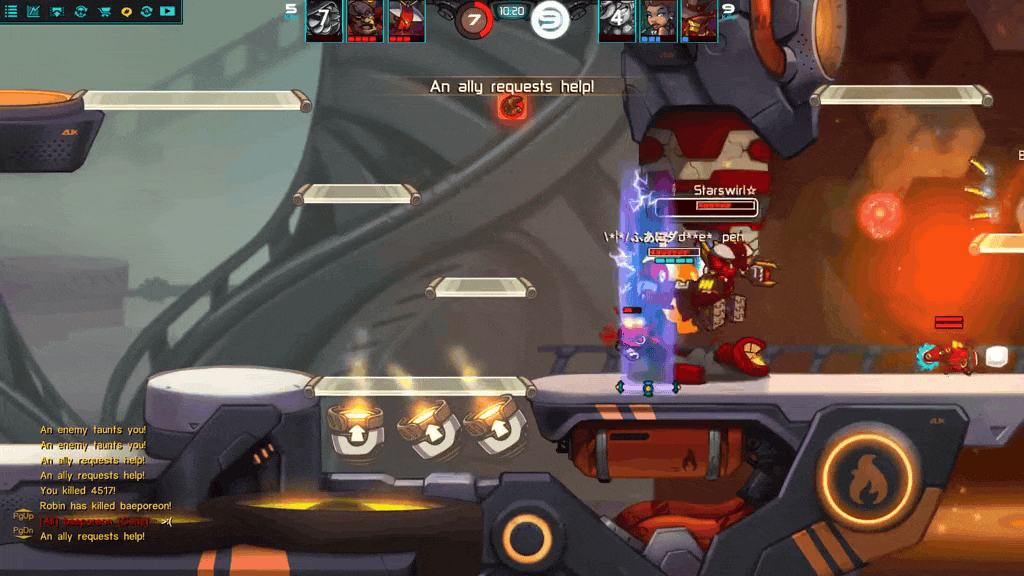
Task: Click the play button in the toolbar
Action: [x=167, y=12]
